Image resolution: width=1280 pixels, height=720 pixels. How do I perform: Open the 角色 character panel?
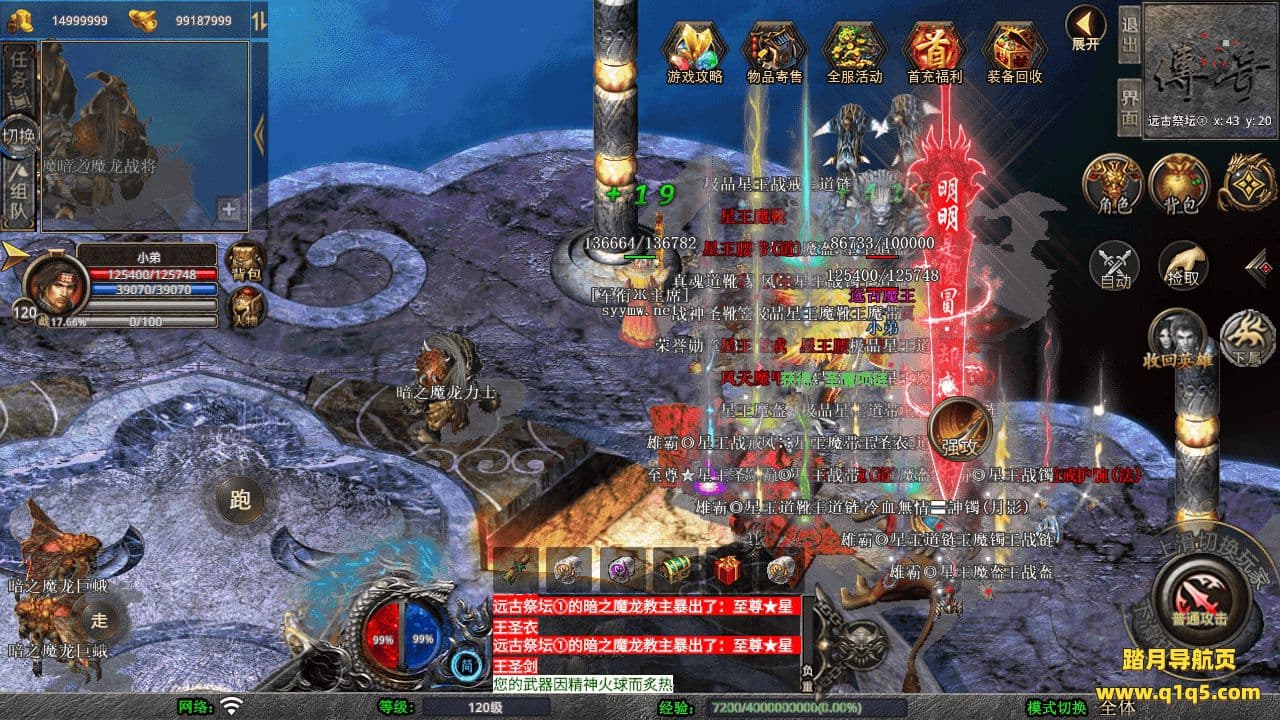tap(1114, 184)
